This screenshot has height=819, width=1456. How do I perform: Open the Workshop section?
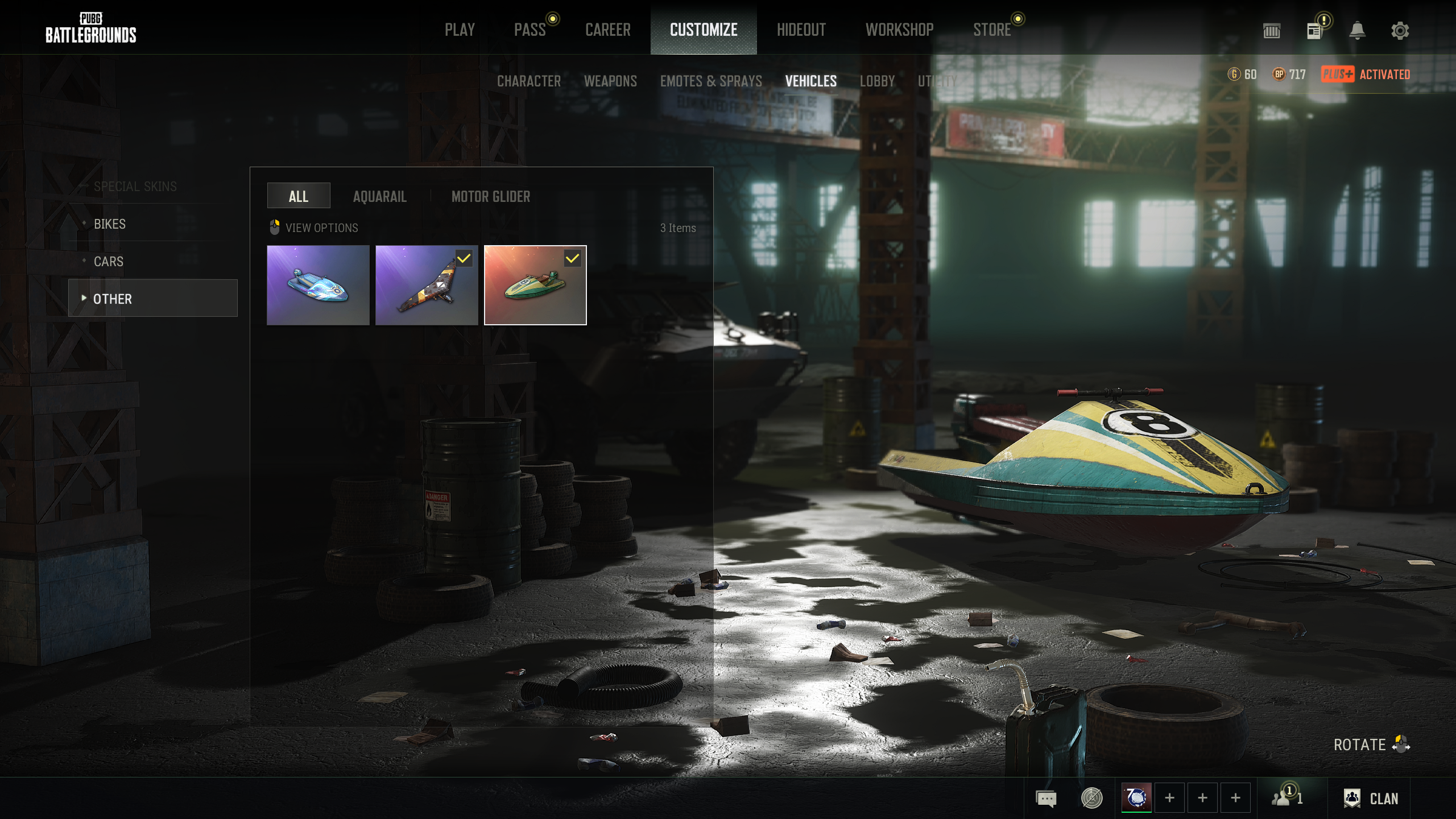[x=899, y=30]
